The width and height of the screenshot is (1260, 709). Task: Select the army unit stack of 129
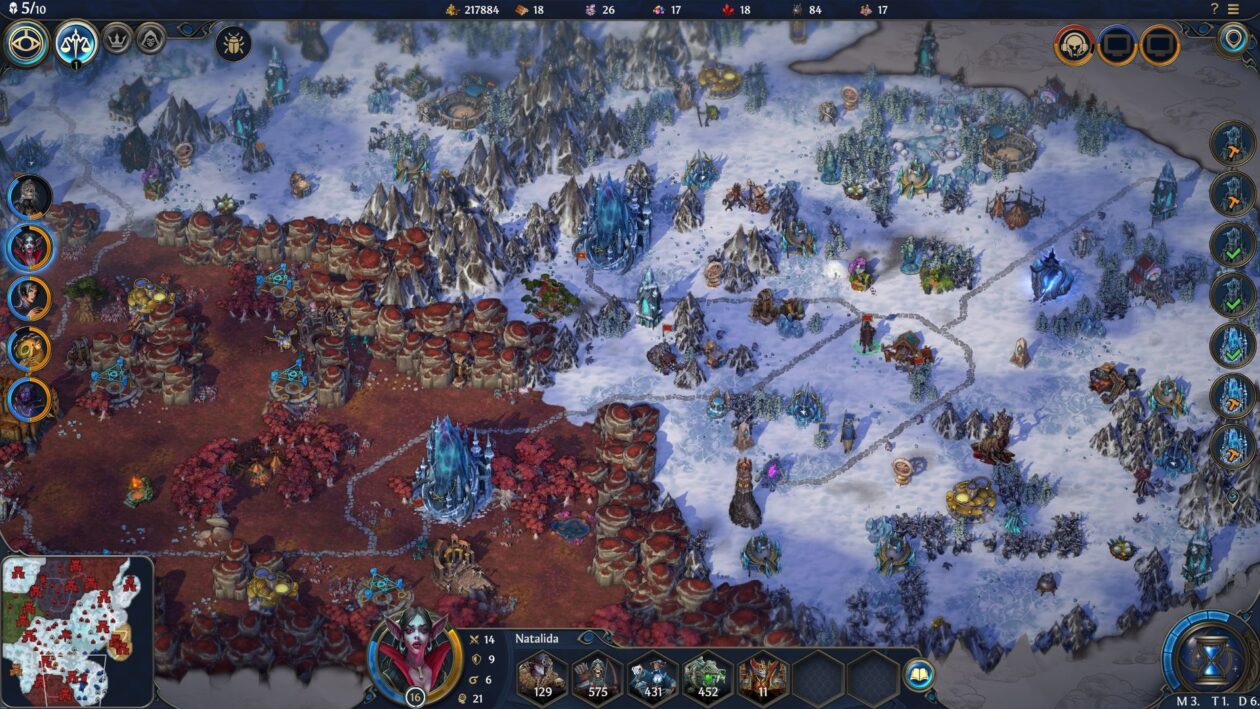(x=544, y=676)
